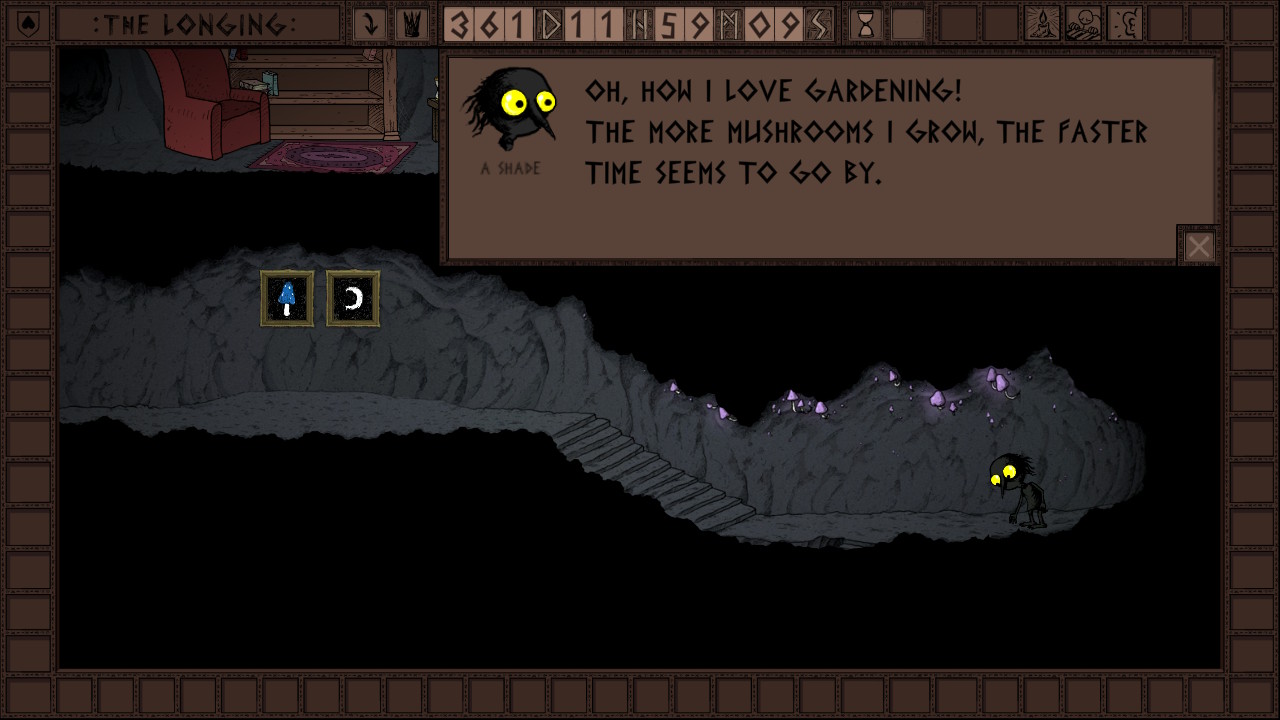1280x720 pixels.
Task: Click The Longing title plate
Action: [x=197, y=24]
